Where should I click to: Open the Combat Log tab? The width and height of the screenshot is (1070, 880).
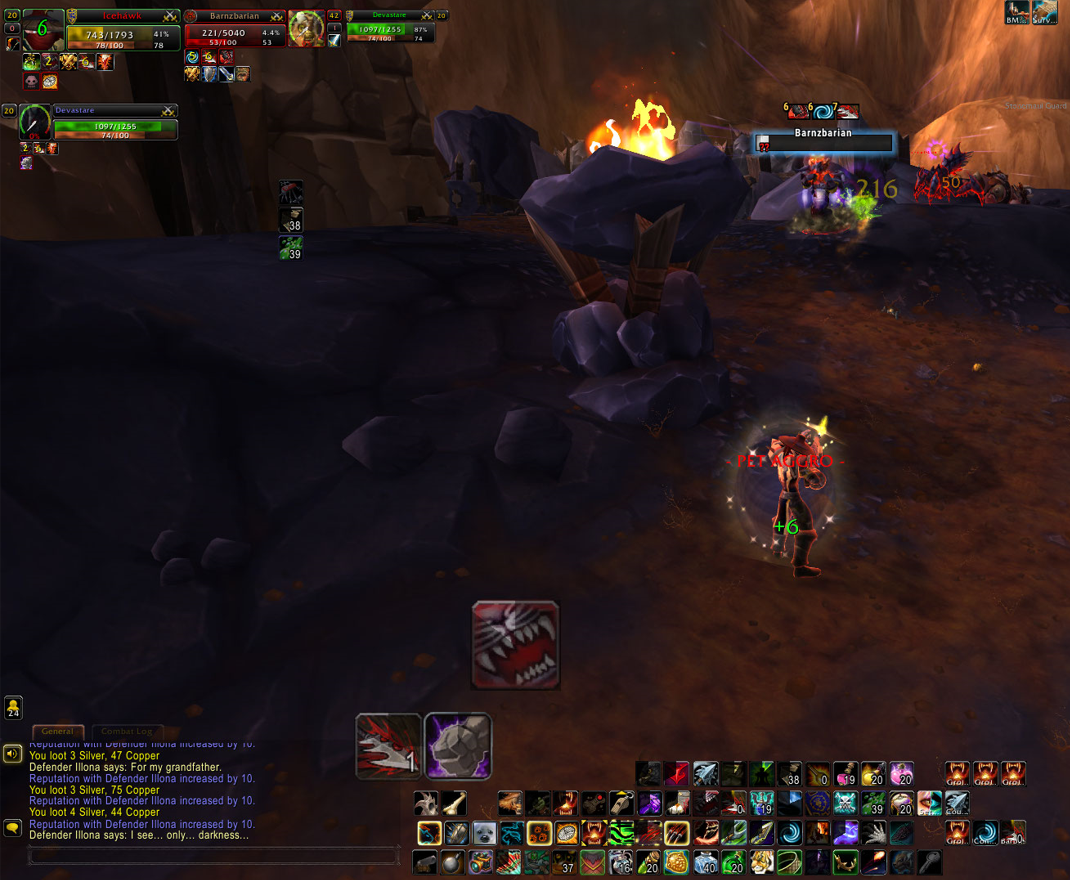point(126,732)
